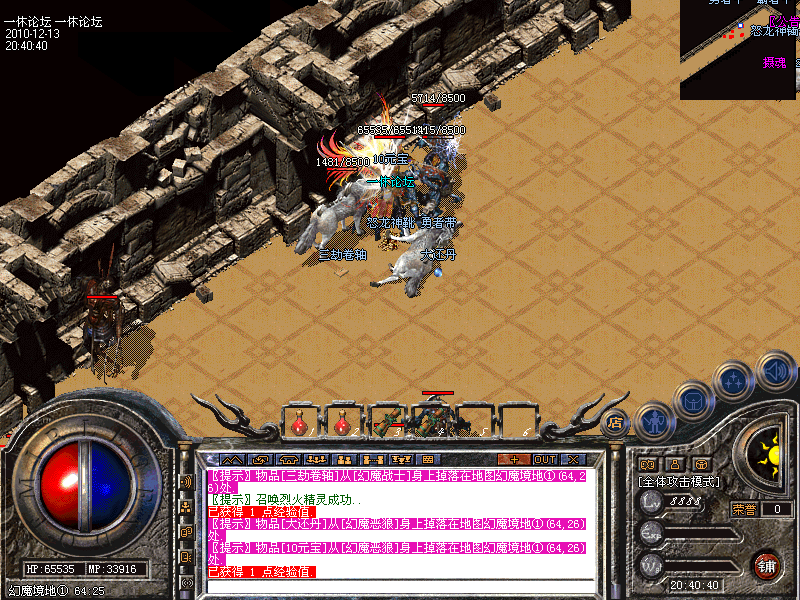Click the red 铺 stall button
This screenshot has width=800, height=600.
(768, 565)
